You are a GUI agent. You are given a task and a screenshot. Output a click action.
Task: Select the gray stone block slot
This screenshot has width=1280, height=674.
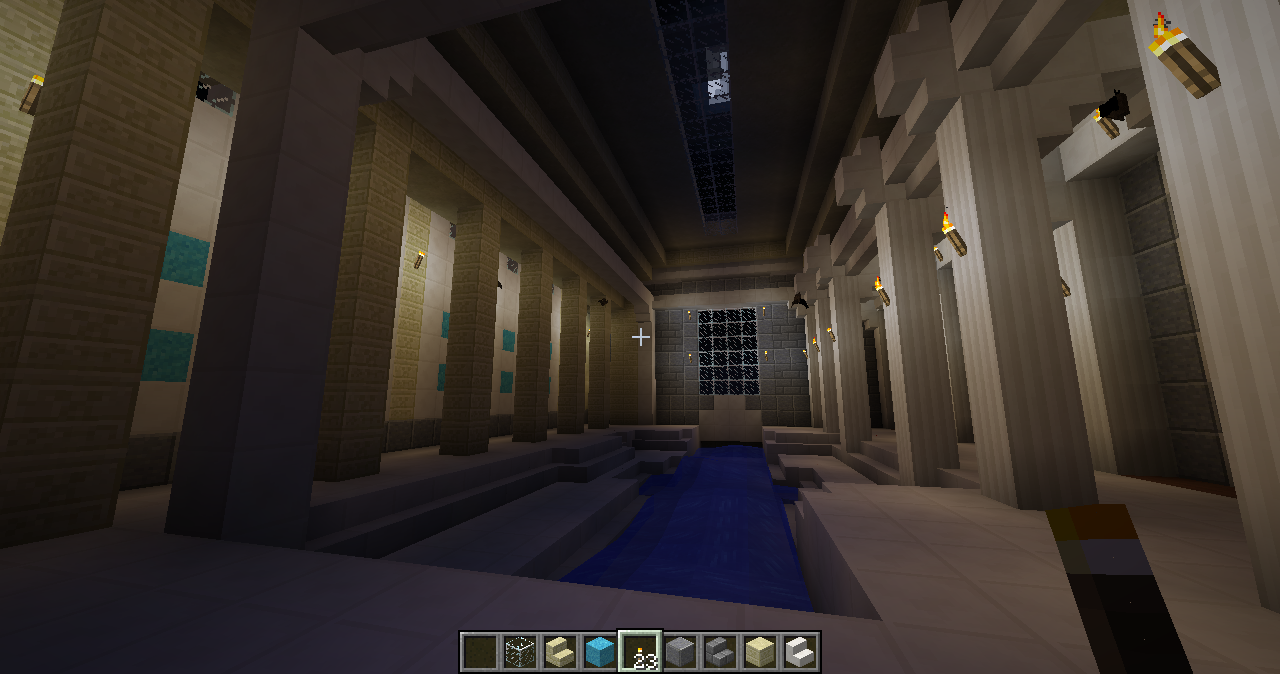click(680, 652)
